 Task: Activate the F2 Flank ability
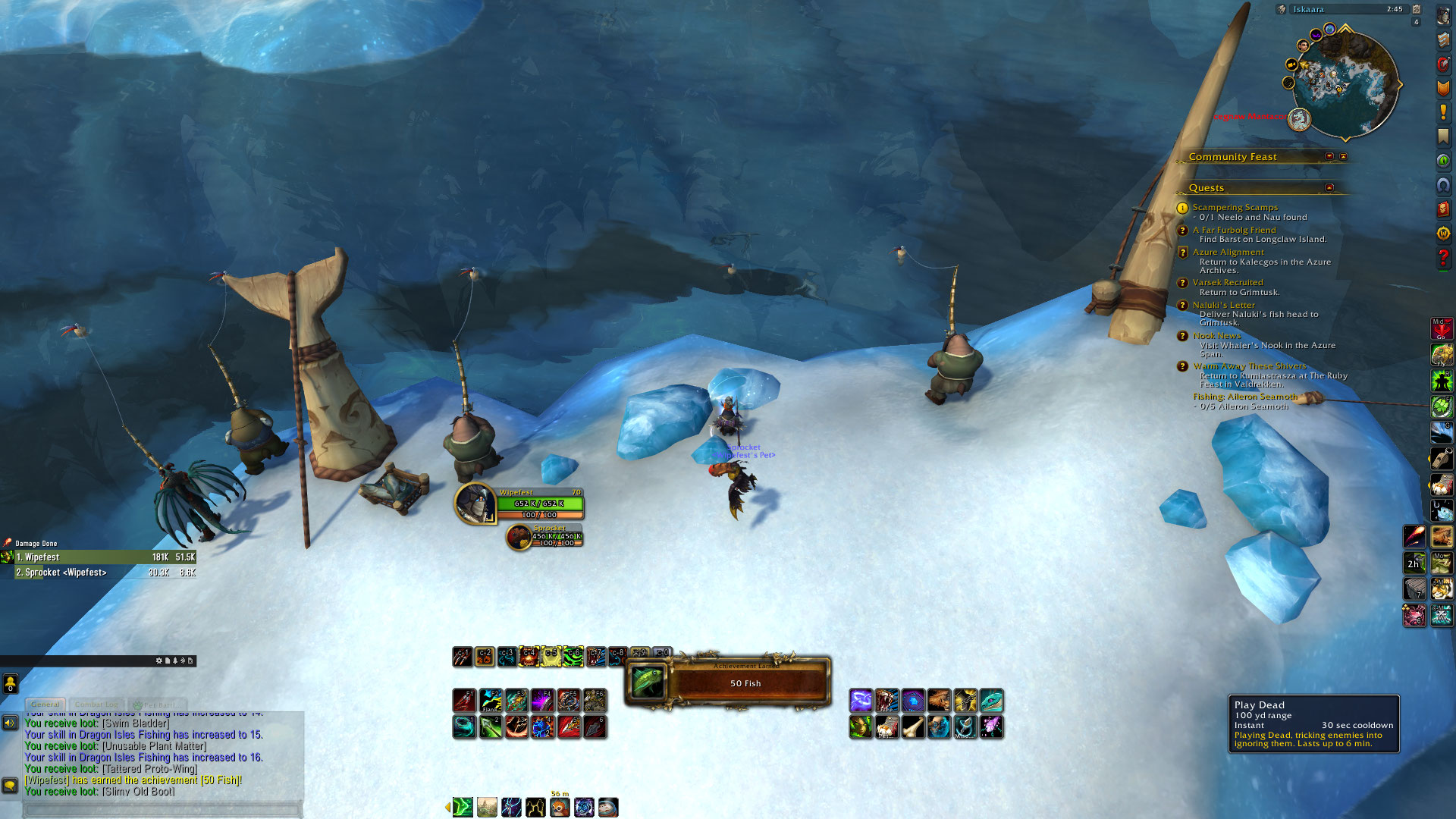click(491, 700)
